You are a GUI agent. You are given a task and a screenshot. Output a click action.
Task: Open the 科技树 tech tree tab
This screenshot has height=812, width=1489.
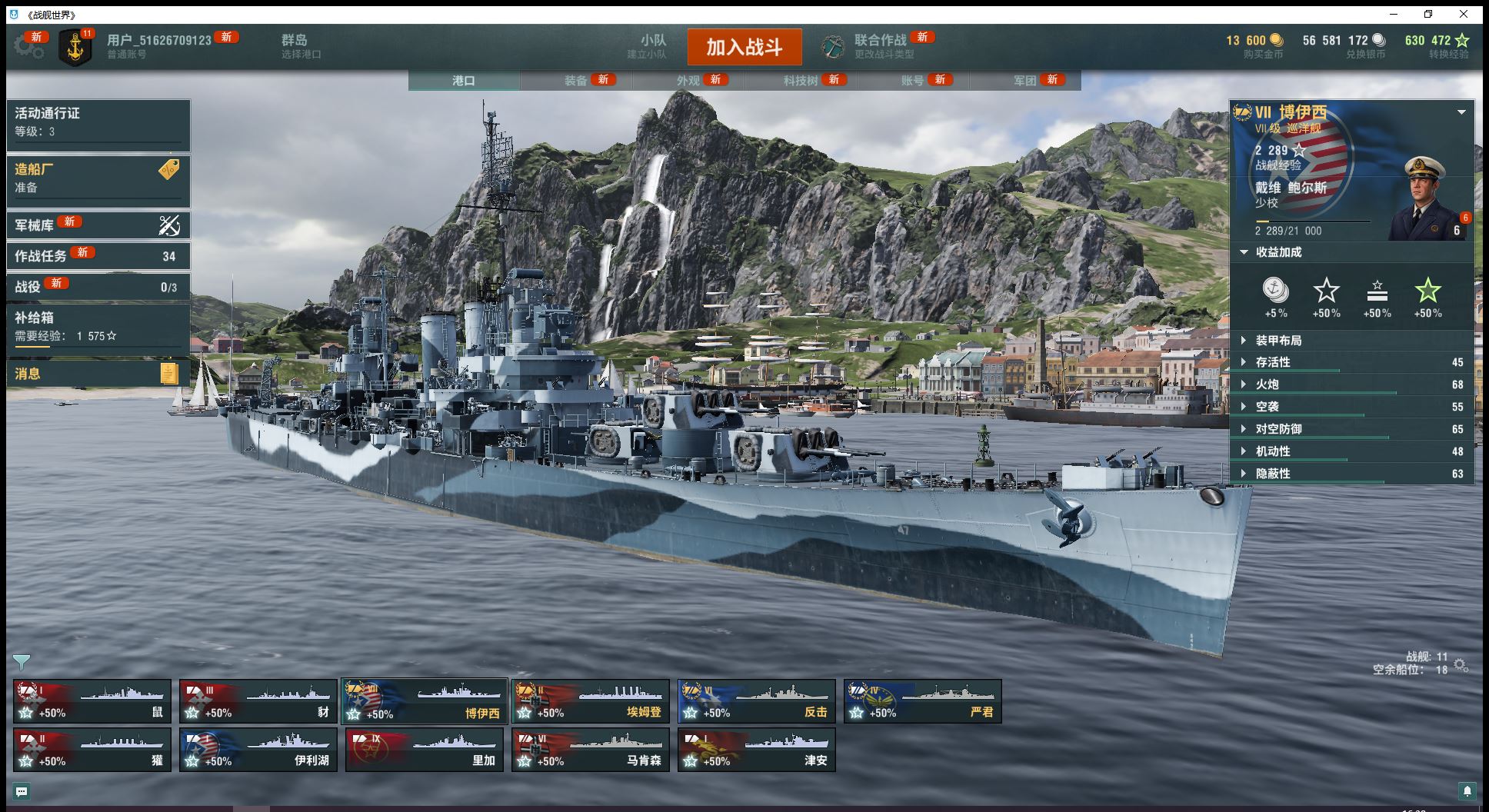click(801, 81)
